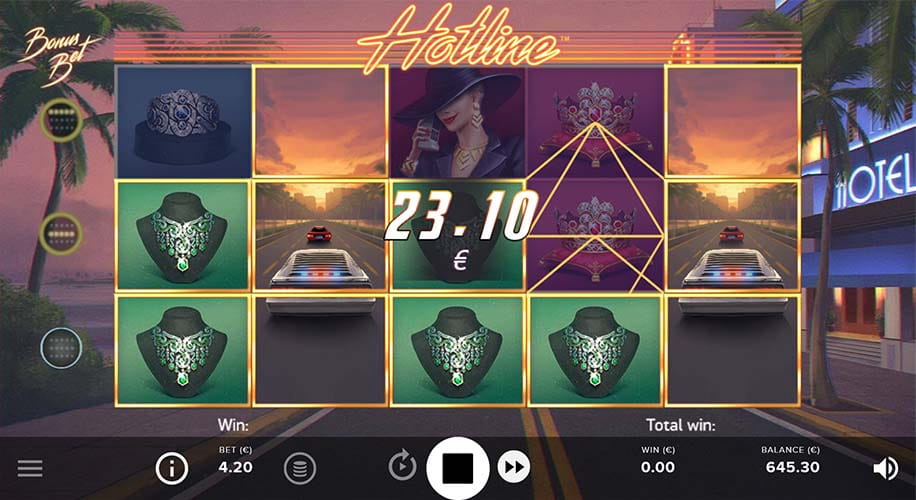
Task: Open bet settings via coin stack icon
Action: point(298,467)
